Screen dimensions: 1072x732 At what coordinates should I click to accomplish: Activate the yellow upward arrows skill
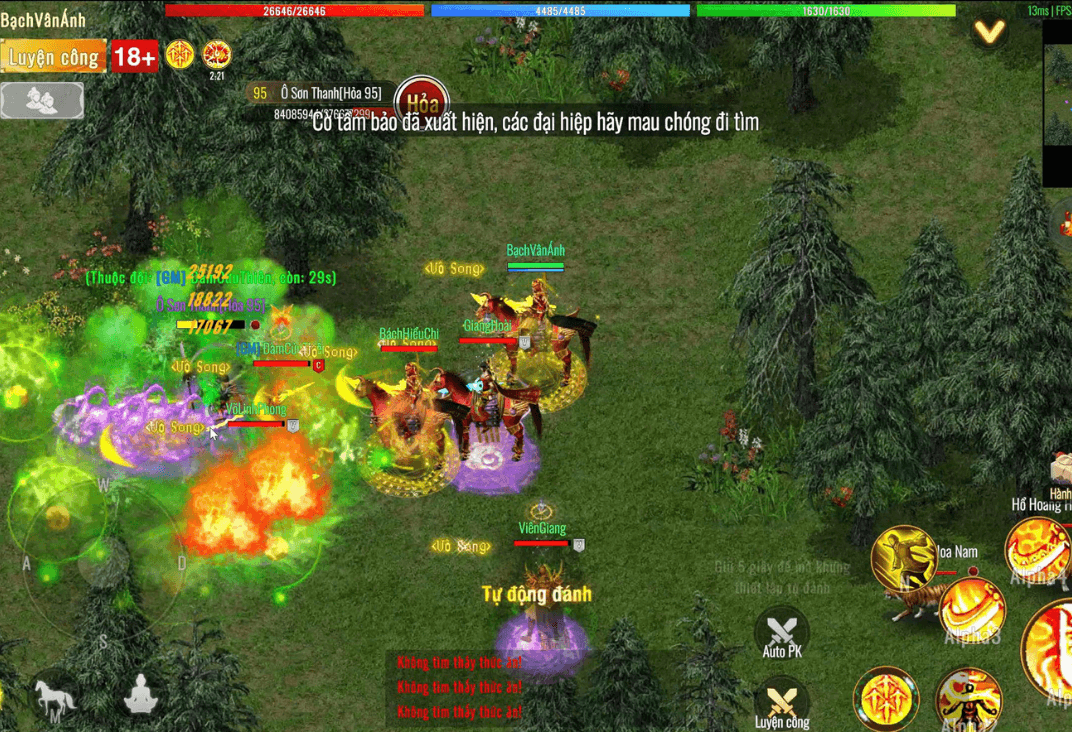[886, 697]
